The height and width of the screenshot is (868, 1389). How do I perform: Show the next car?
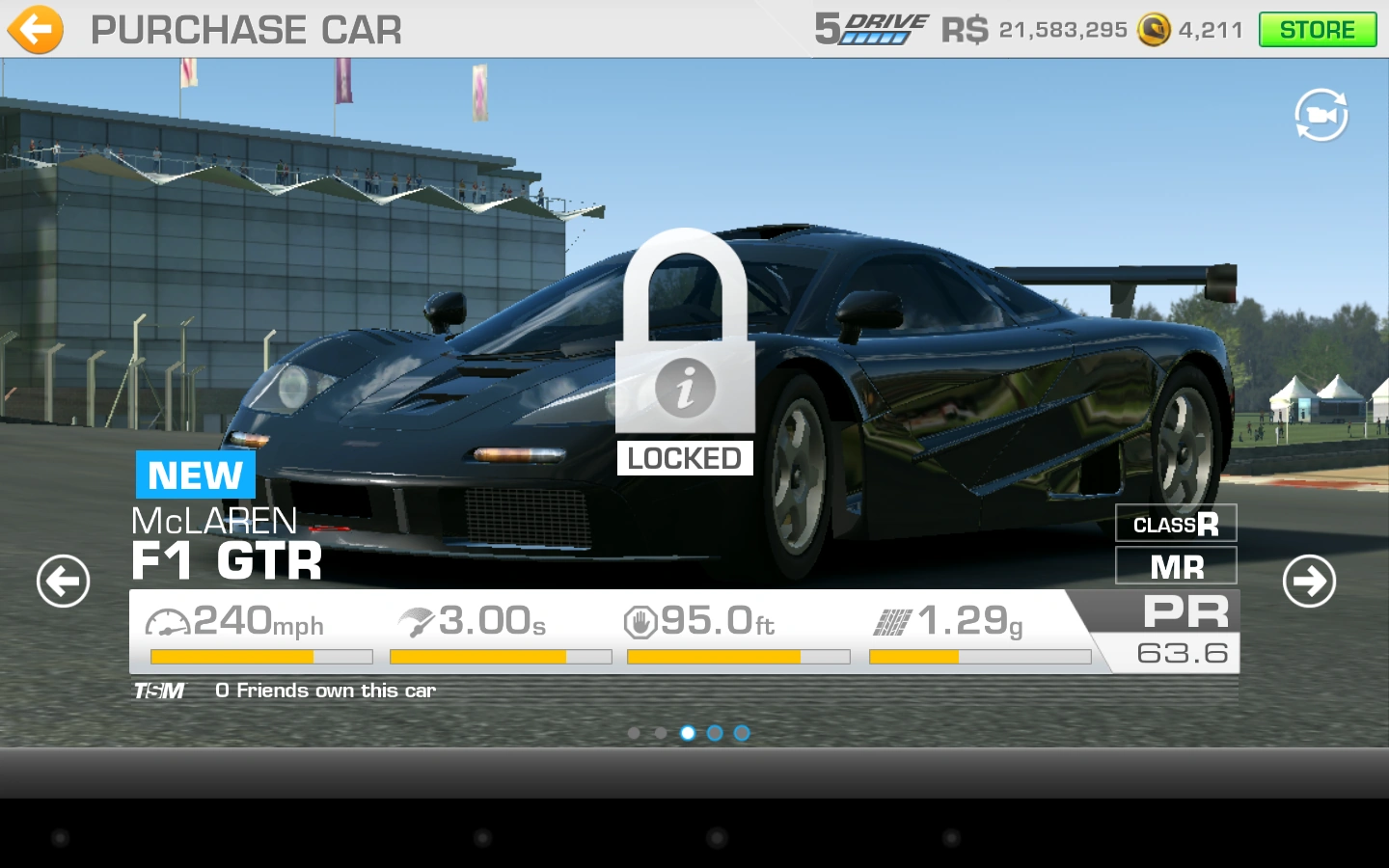coord(1309,581)
